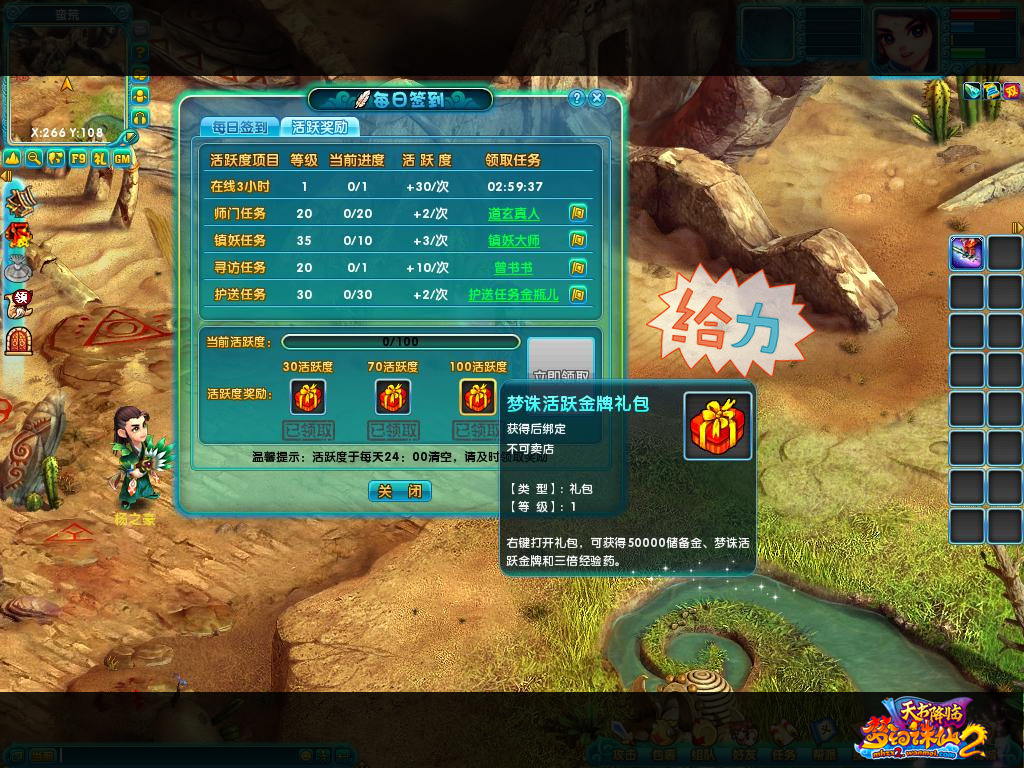Image resolution: width=1024 pixels, height=768 pixels.
Task: Click the F9 button below minimap
Action: [78, 158]
